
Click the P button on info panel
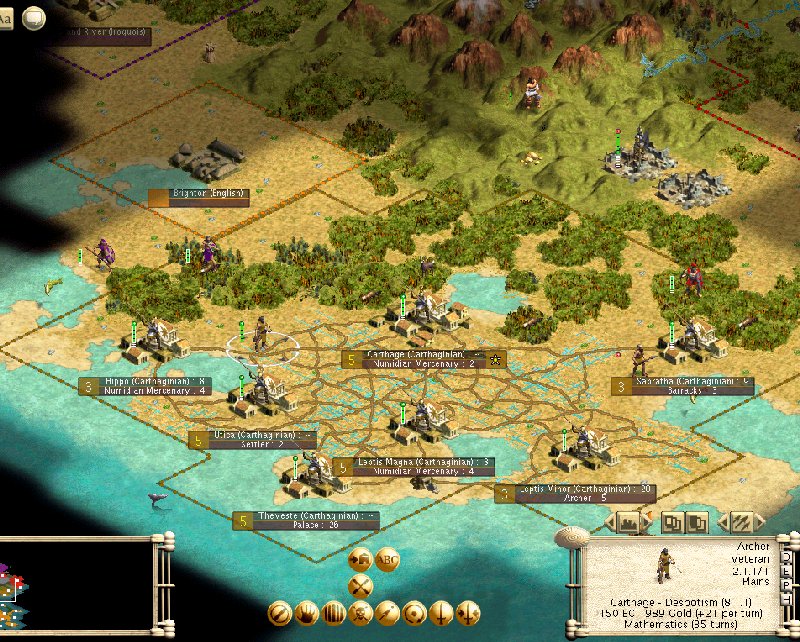(x=787, y=585)
